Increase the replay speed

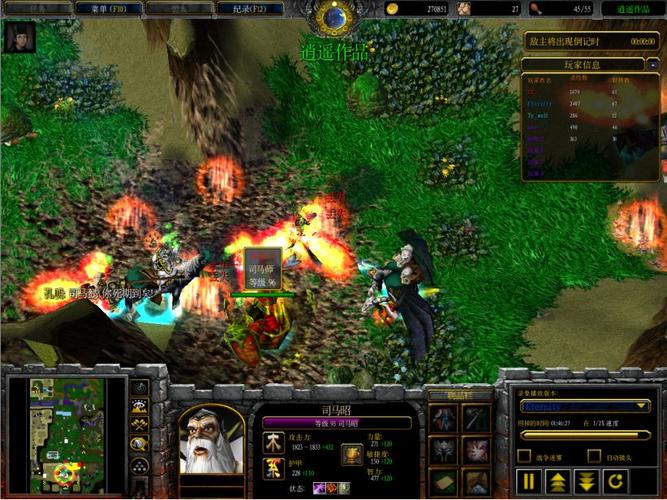[x=558, y=482]
